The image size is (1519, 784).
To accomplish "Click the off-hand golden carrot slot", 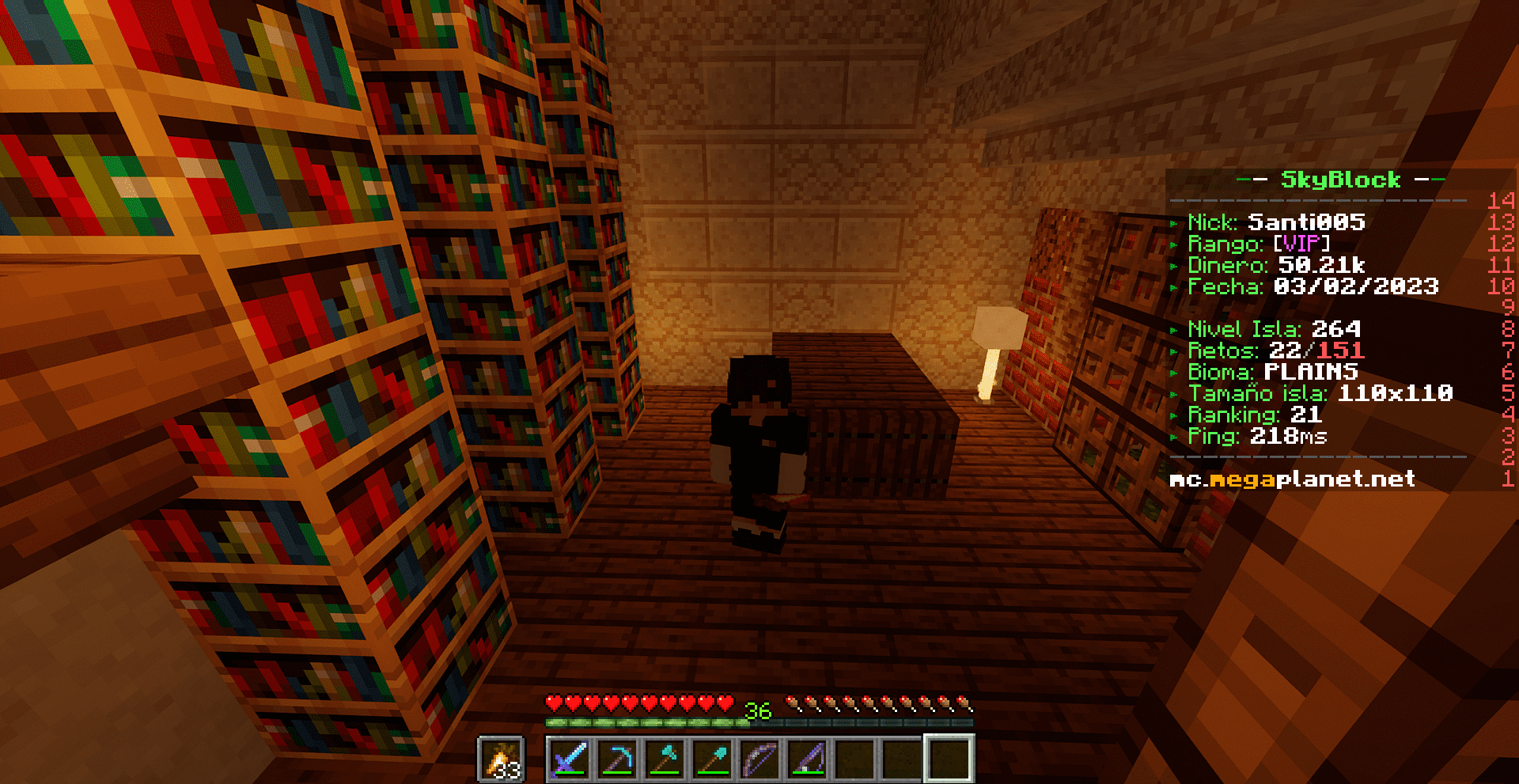I will (501, 759).
